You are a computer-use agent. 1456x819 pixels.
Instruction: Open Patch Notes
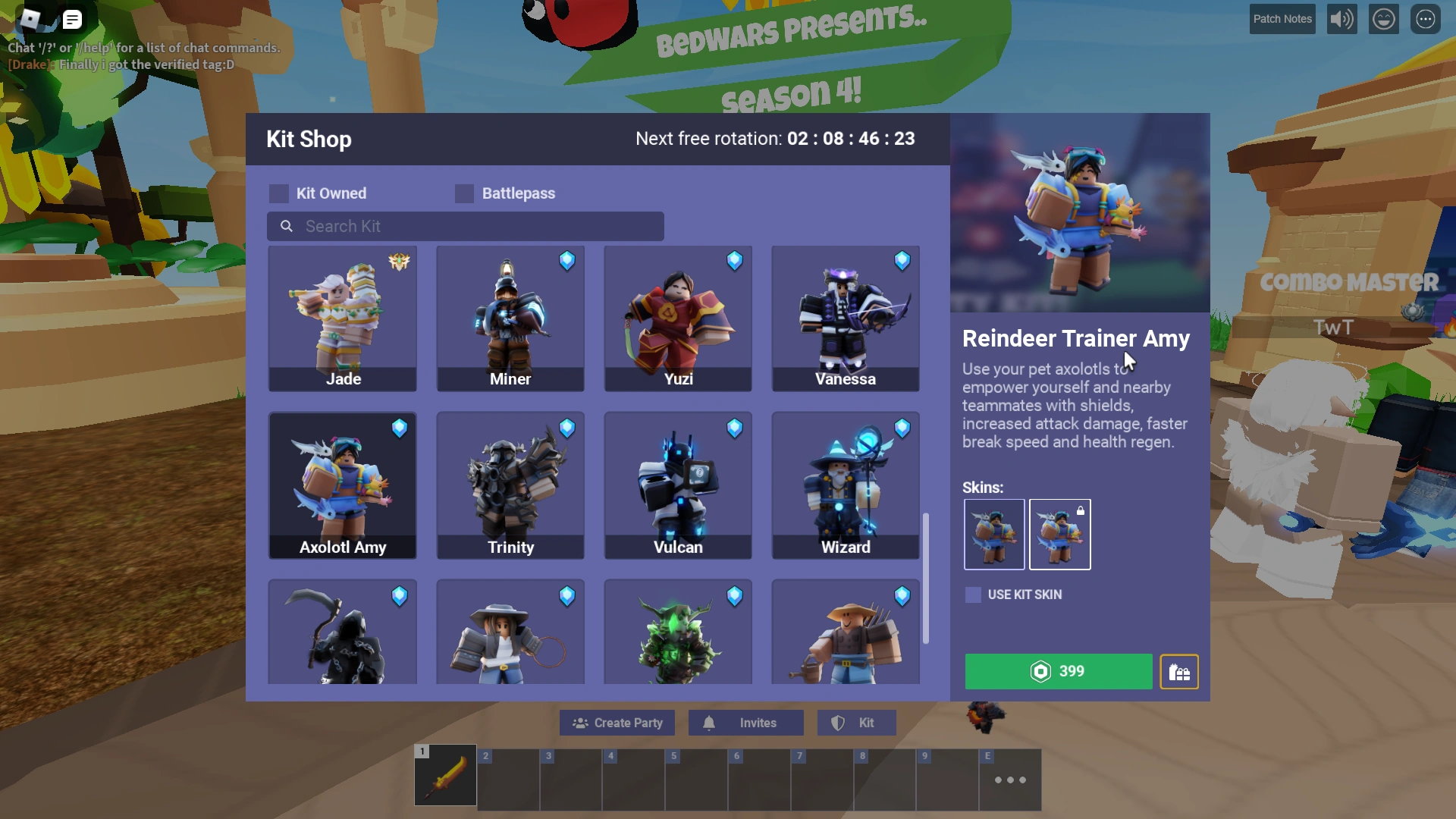pos(1282,19)
